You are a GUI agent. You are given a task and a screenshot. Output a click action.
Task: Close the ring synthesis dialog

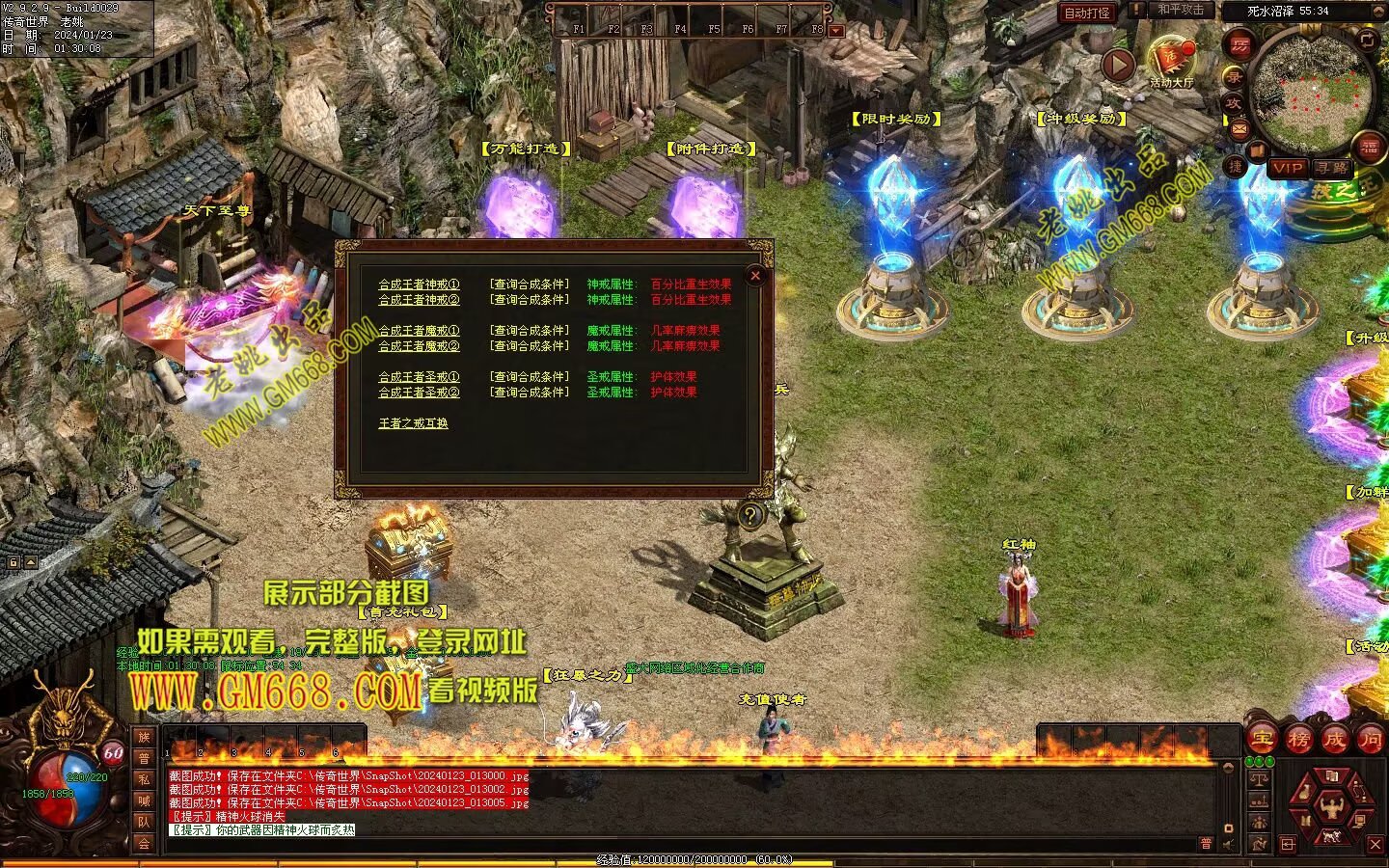[756, 276]
